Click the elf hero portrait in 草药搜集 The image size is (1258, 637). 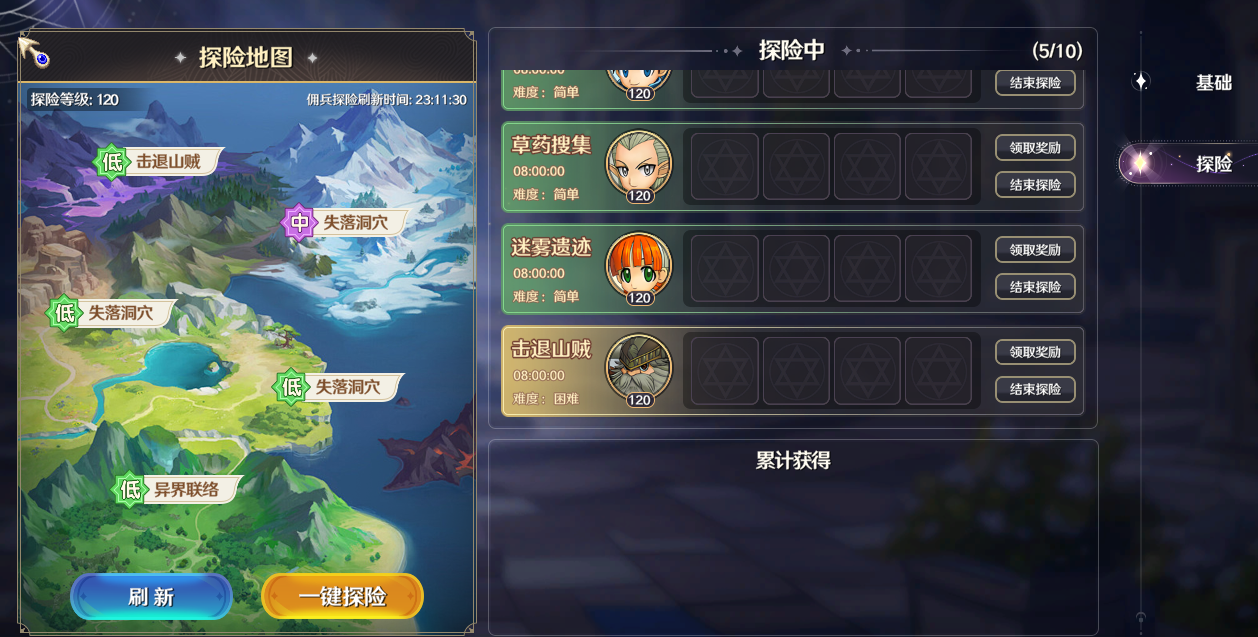tap(639, 164)
